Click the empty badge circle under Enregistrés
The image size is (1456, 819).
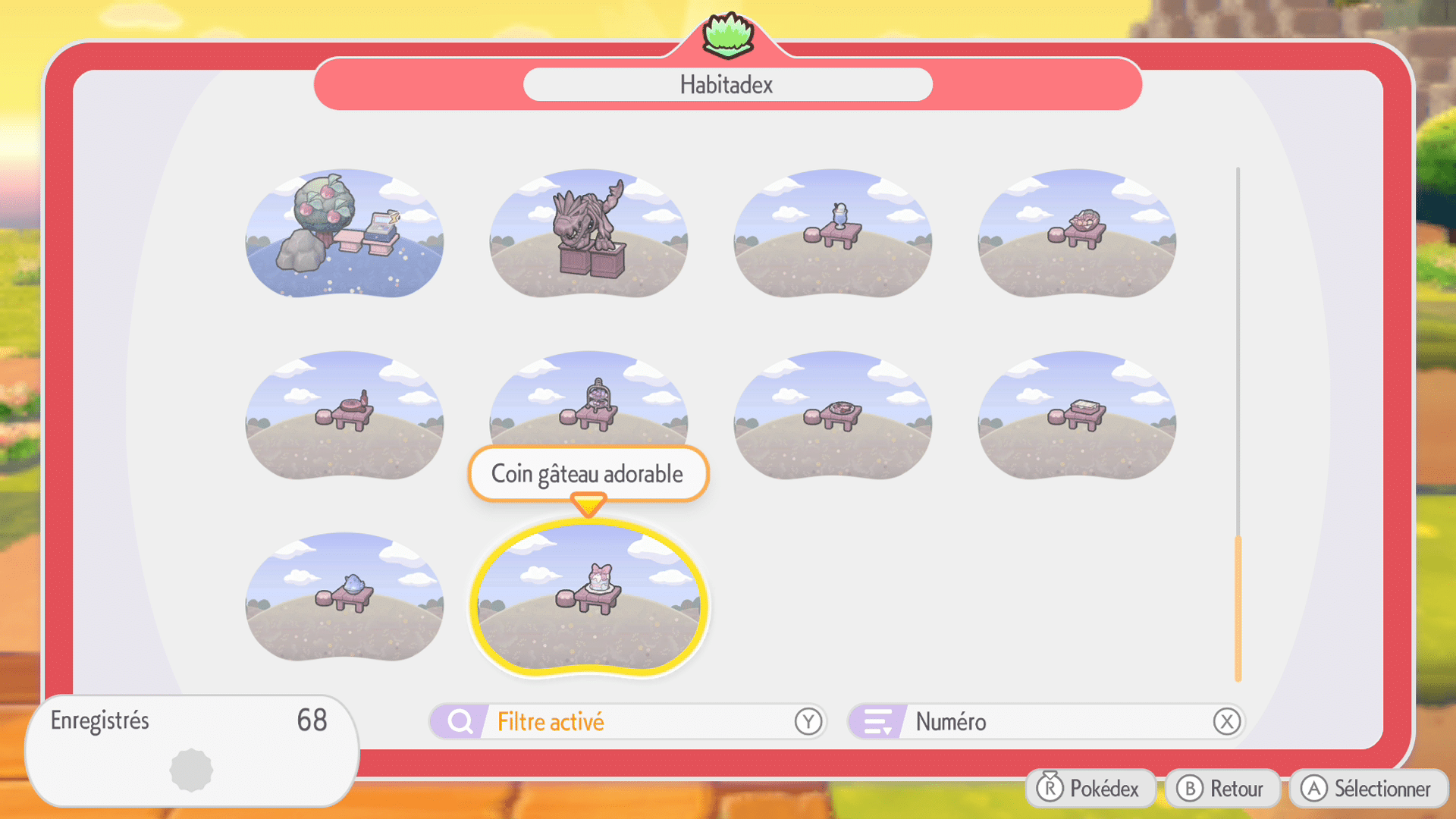point(192,768)
